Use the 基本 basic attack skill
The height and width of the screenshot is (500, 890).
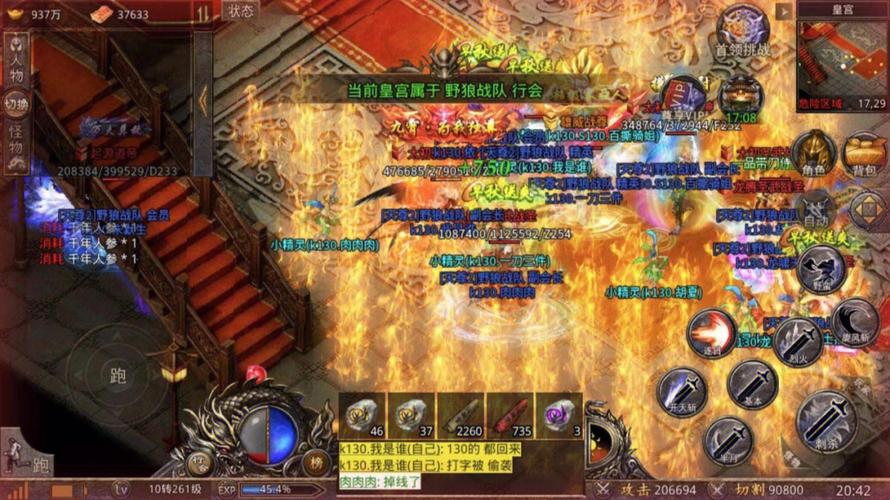[752, 383]
